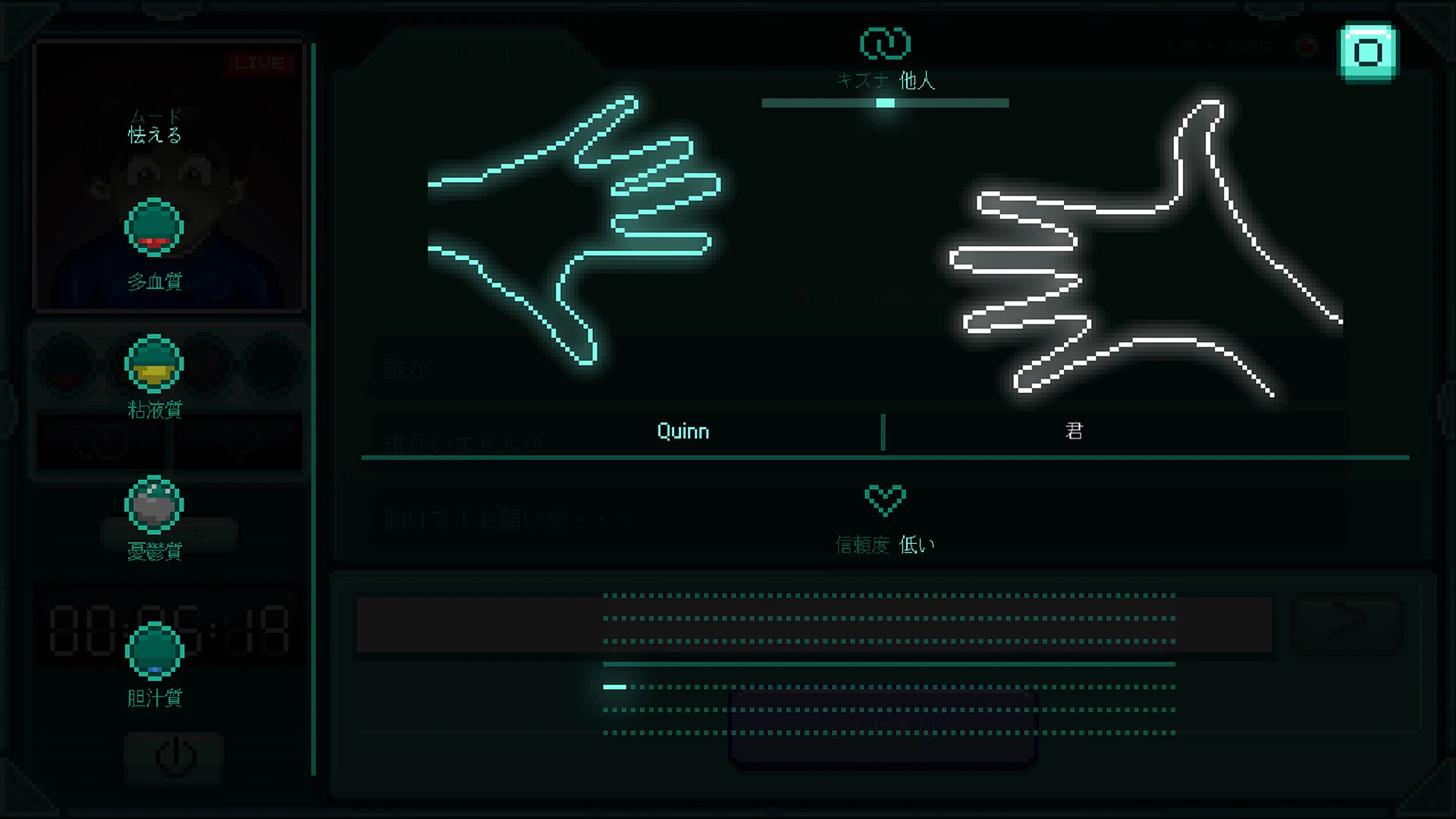Viewport: 1456px width, 819px height.
Task: Click the send arrow next to message box
Action: tap(1346, 623)
